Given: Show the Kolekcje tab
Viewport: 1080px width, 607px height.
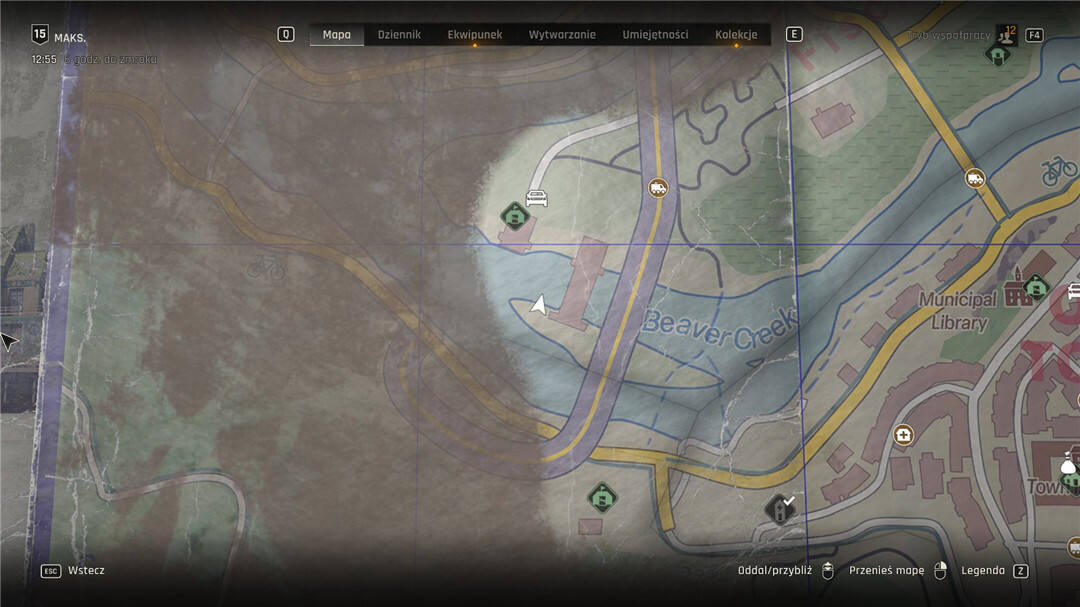Looking at the screenshot, I should [736, 35].
